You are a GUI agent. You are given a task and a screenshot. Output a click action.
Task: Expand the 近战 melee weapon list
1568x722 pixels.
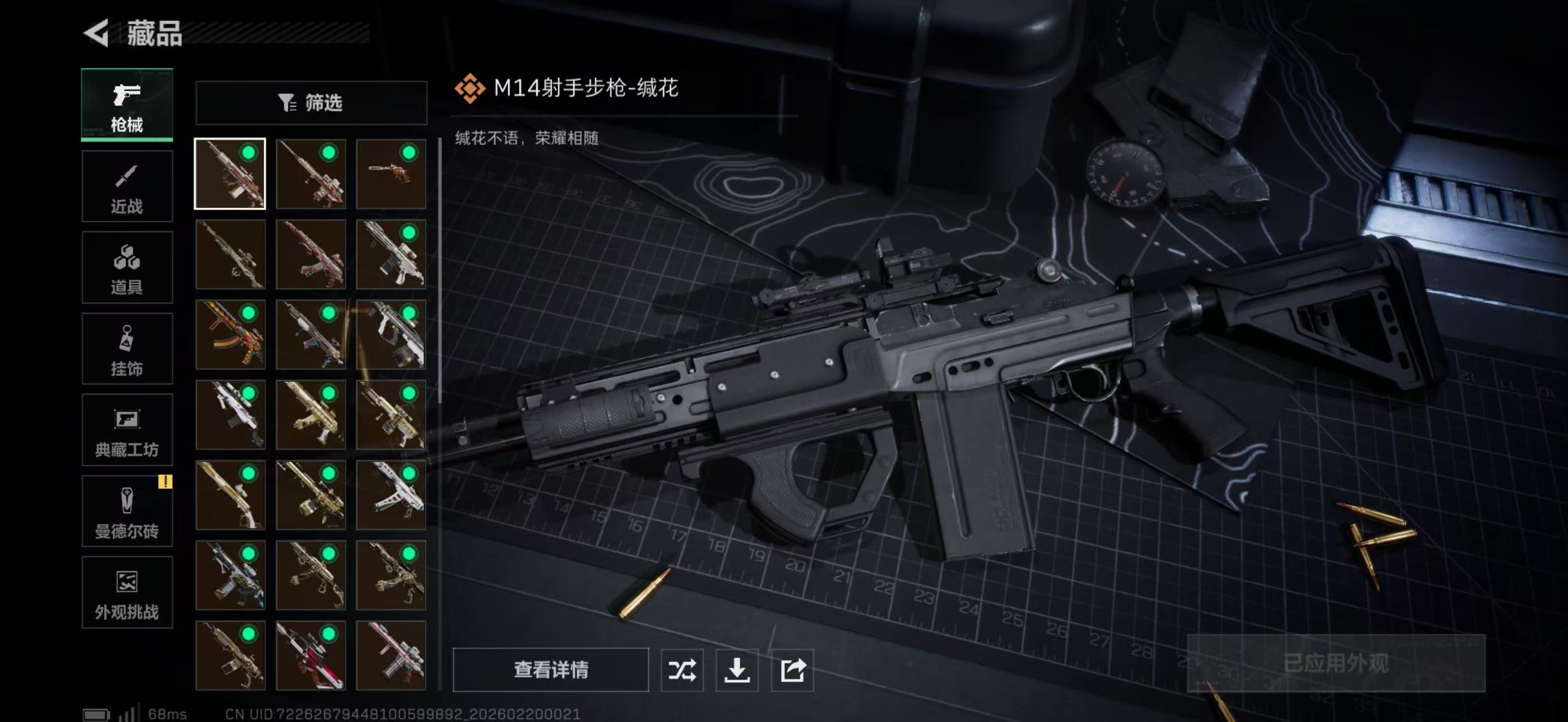127,186
